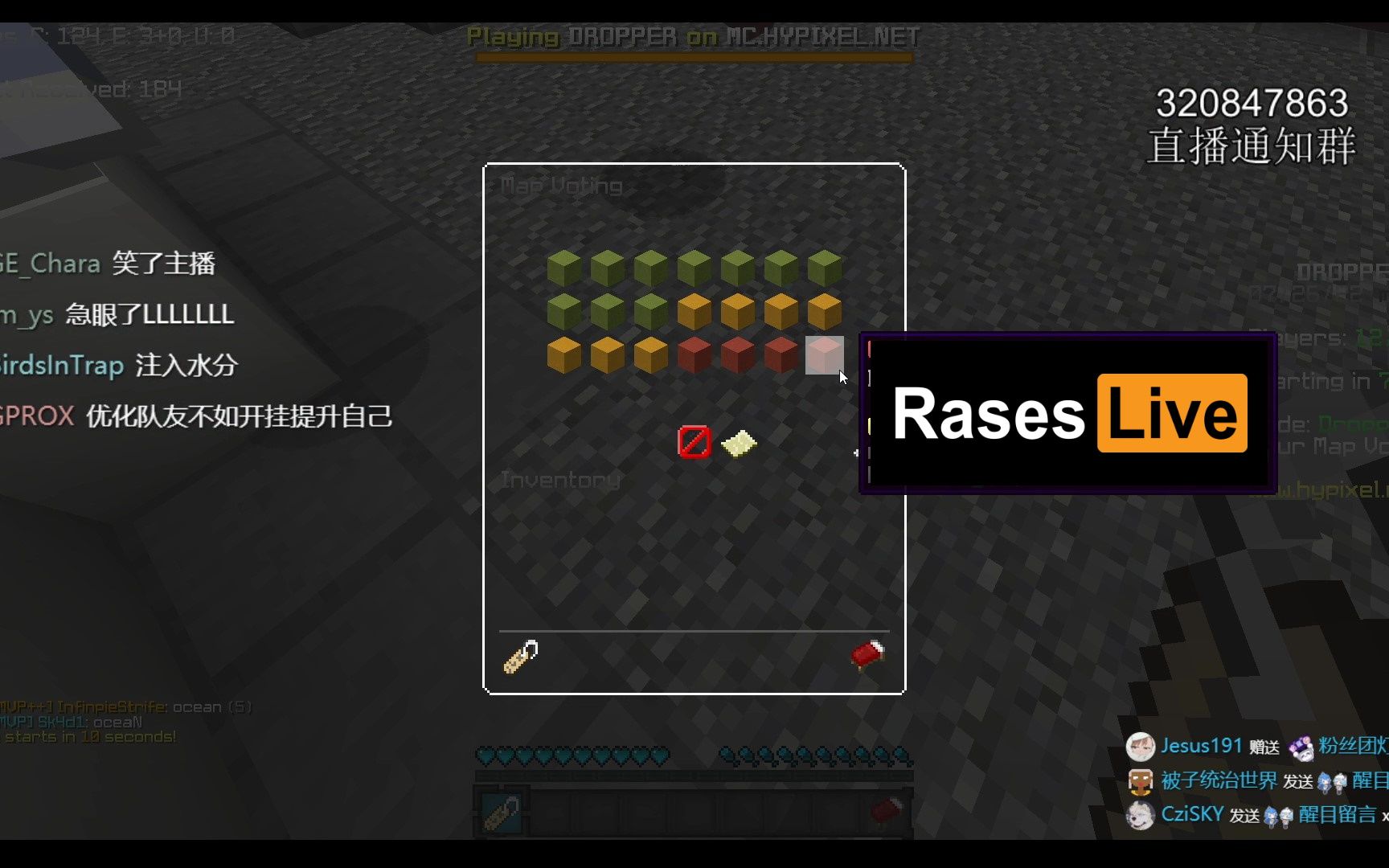Screen dimensions: 1389x868
Task: Select the name tag item in the inventory
Action: (519, 657)
